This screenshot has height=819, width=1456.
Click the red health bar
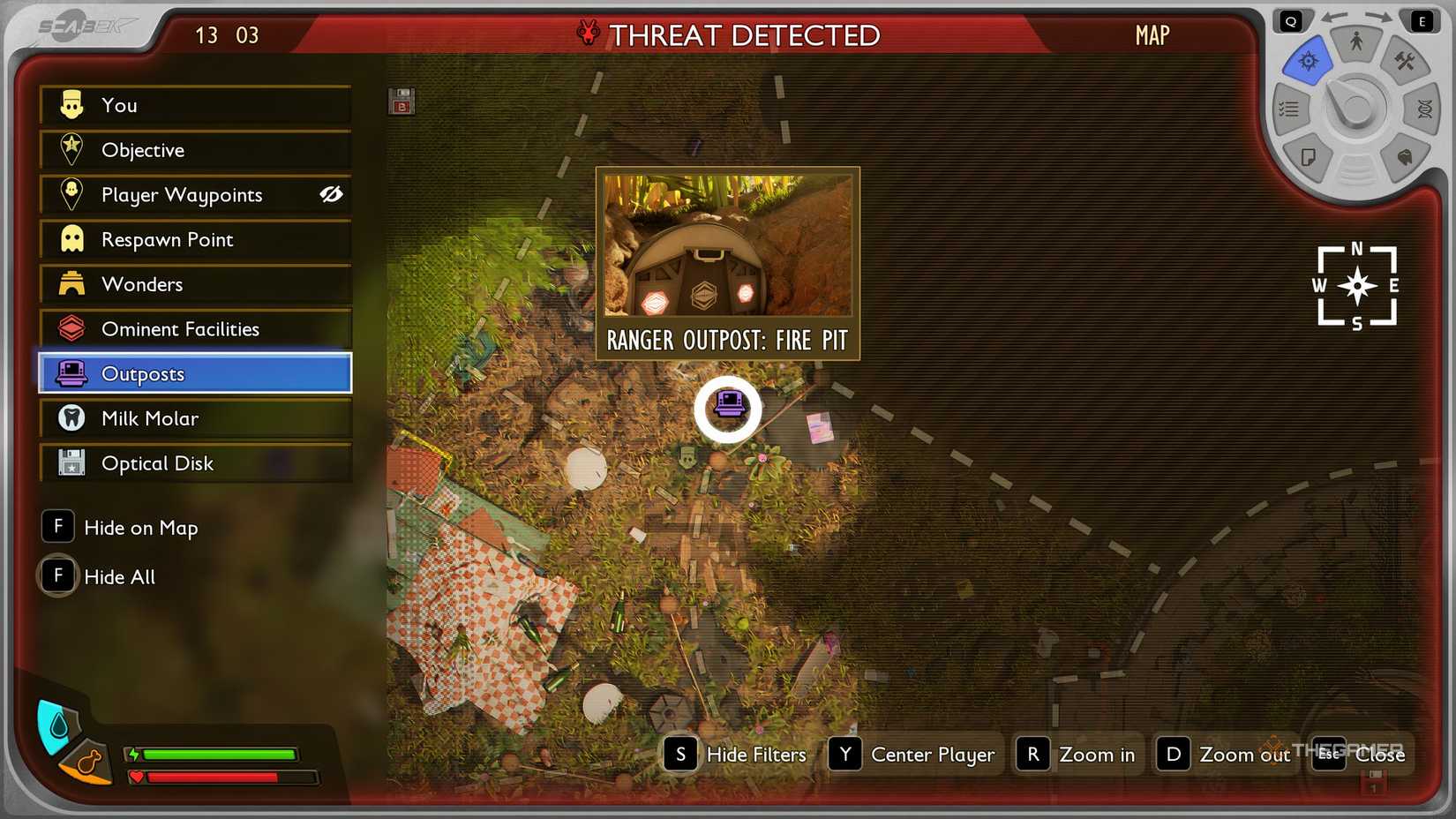click(216, 778)
